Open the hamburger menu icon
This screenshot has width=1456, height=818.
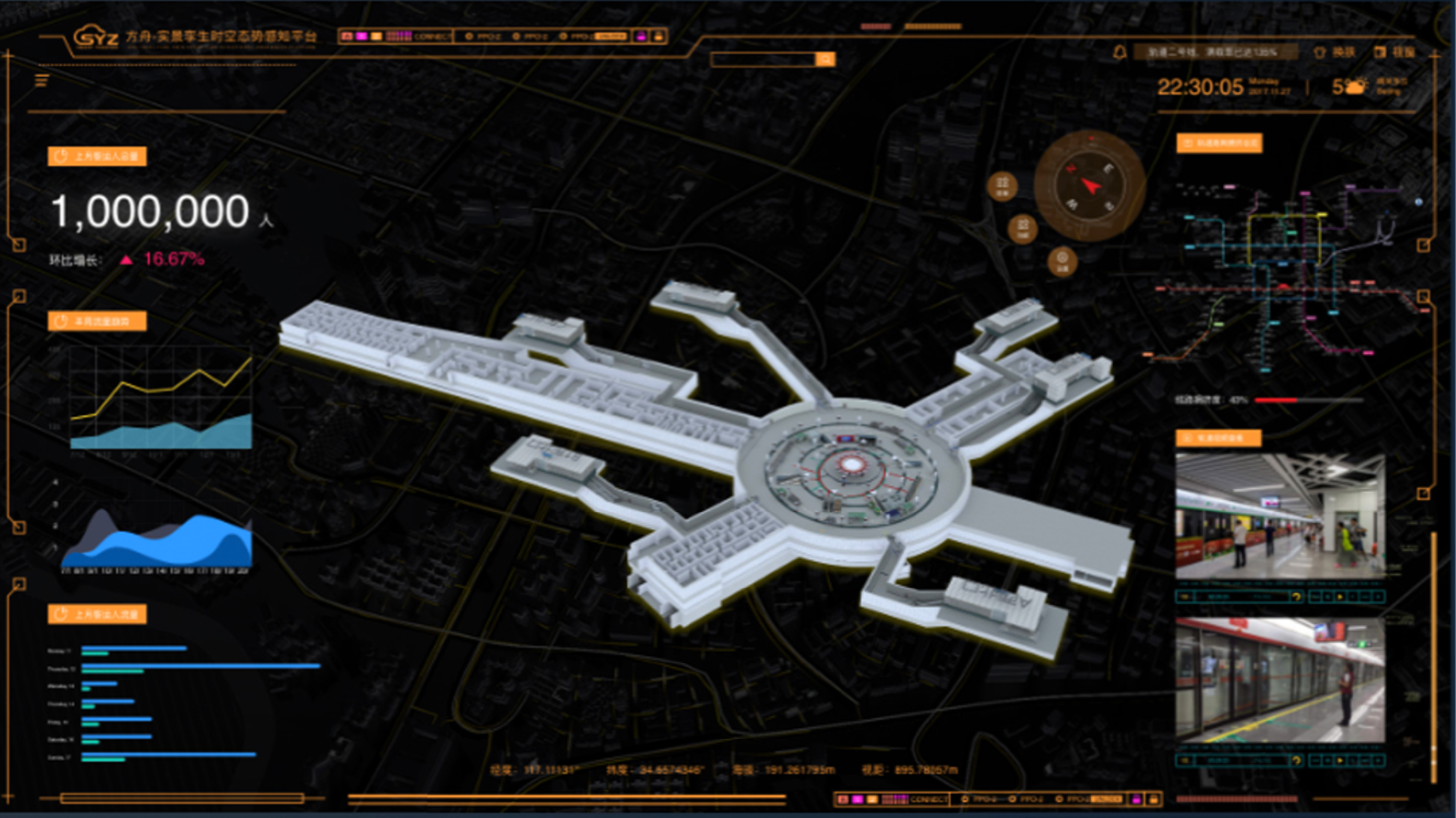pyautogui.click(x=41, y=81)
